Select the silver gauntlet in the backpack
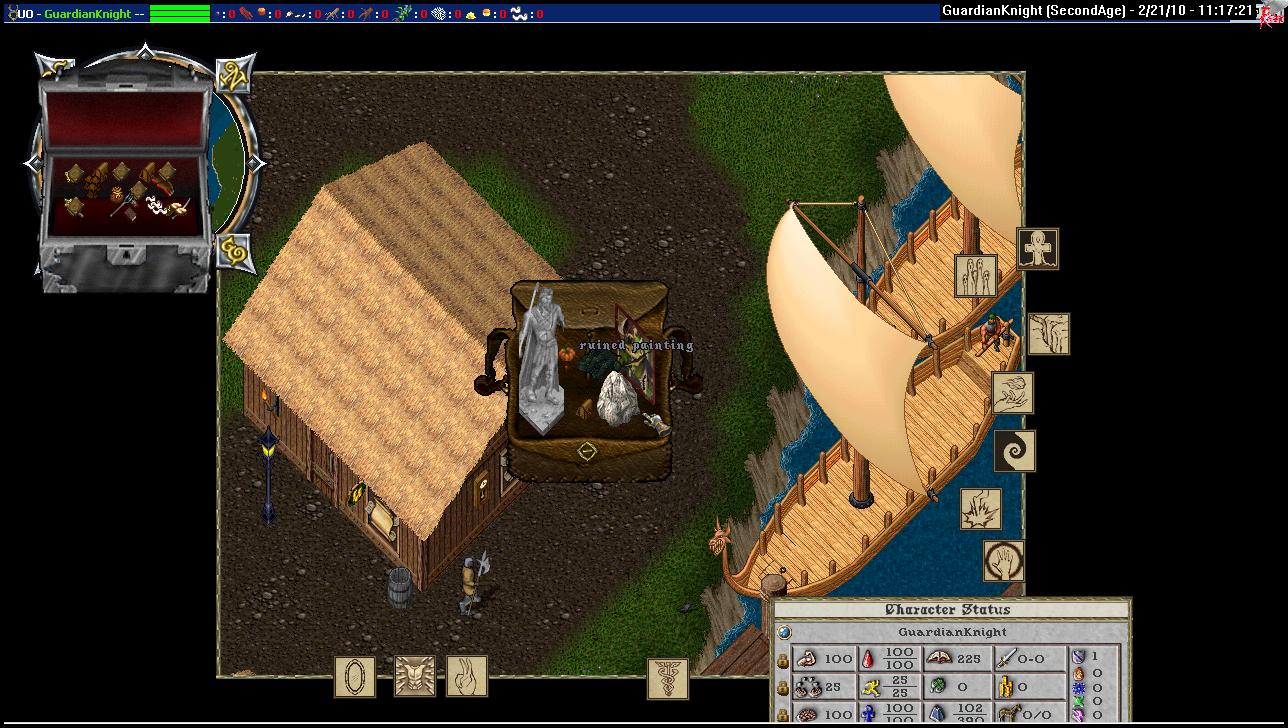The width and height of the screenshot is (1288, 728). point(655,423)
